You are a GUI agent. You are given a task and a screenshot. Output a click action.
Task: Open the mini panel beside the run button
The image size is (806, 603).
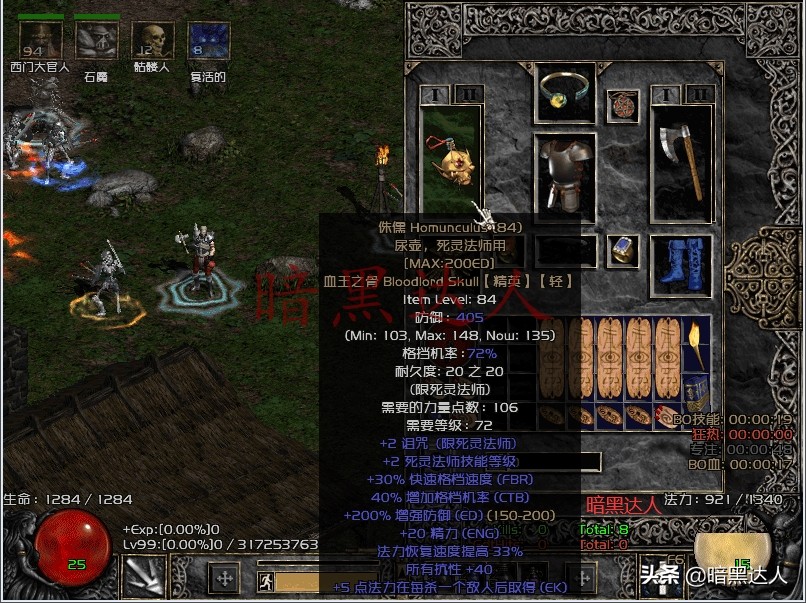[225, 579]
